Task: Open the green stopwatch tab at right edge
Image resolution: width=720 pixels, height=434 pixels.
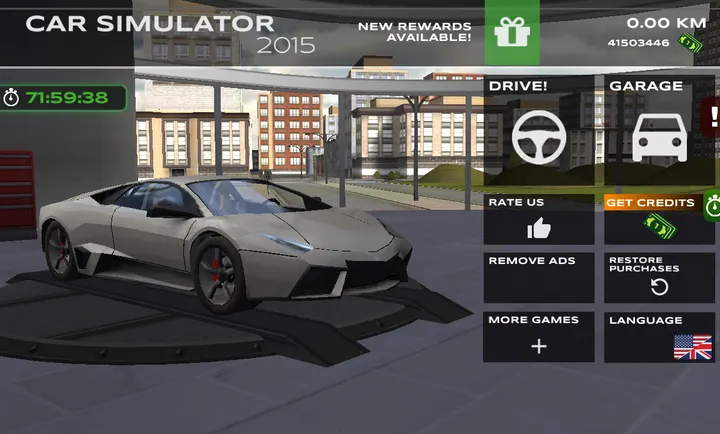Action: tap(712, 207)
